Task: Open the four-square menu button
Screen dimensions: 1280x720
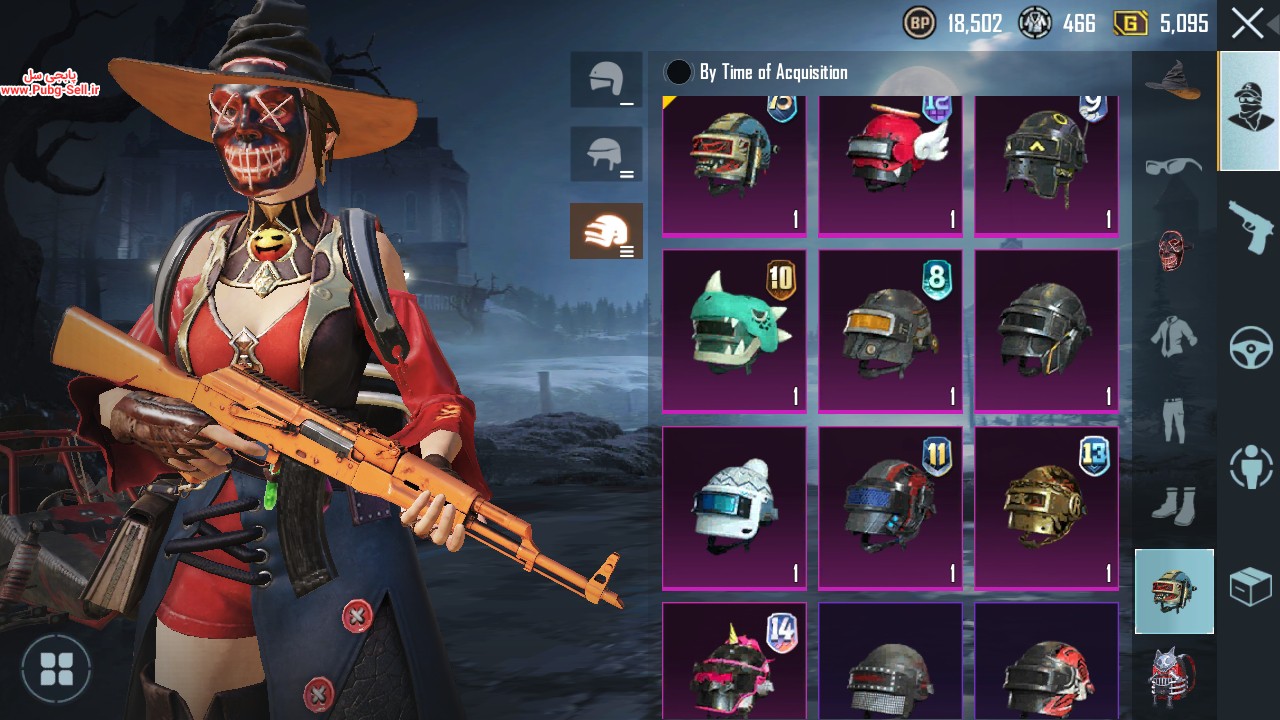Action: (56, 668)
